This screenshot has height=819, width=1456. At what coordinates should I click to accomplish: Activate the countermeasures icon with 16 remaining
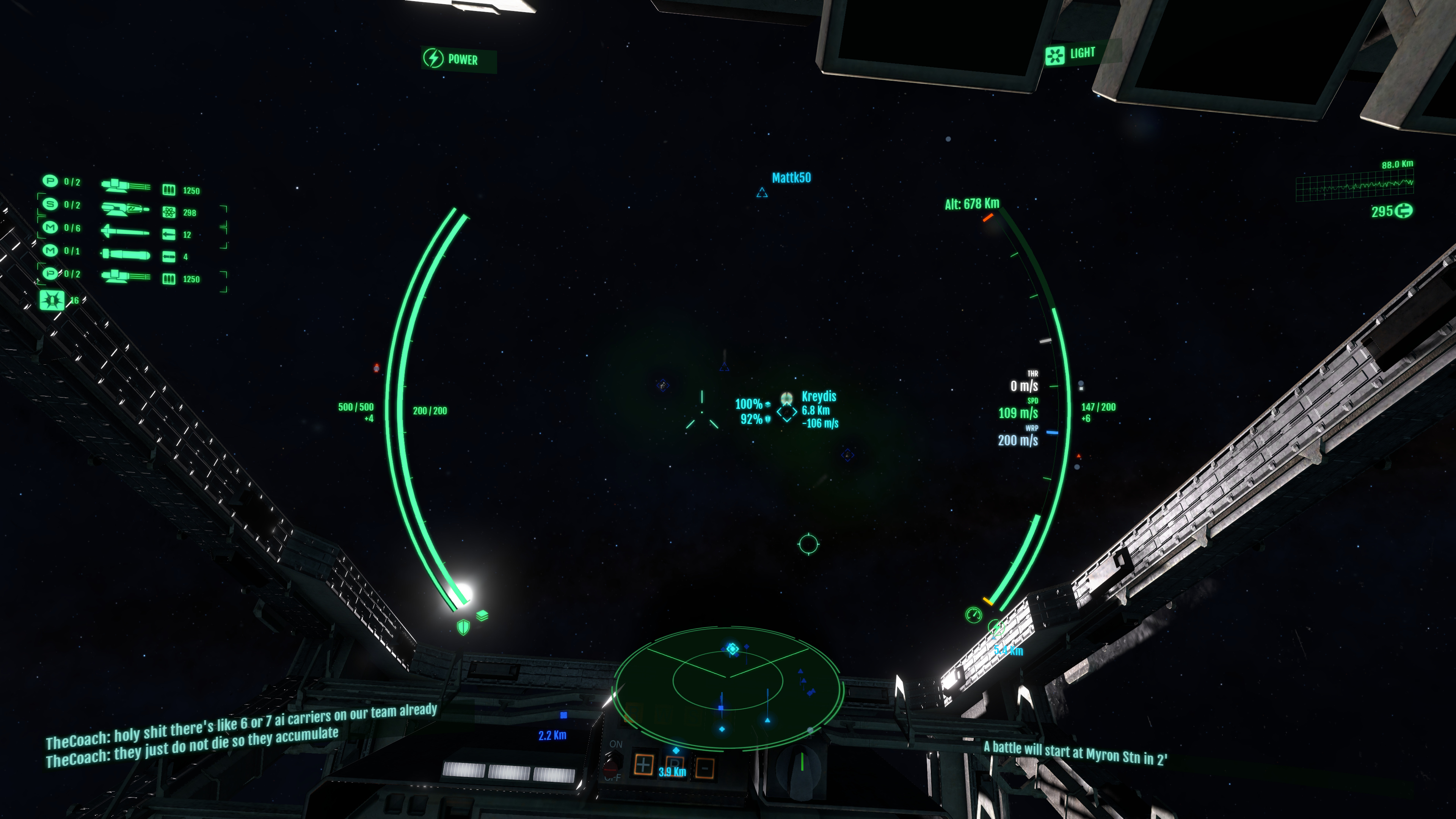point(52,300)
